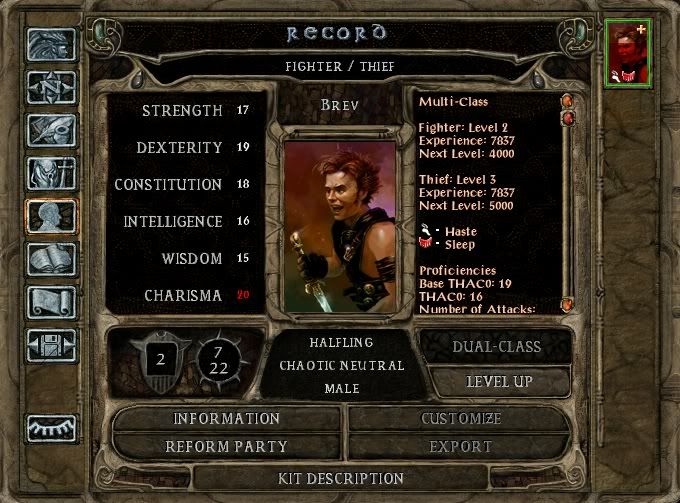
Task: Open the mage spellbook icon
Action: tap(51, 260)
